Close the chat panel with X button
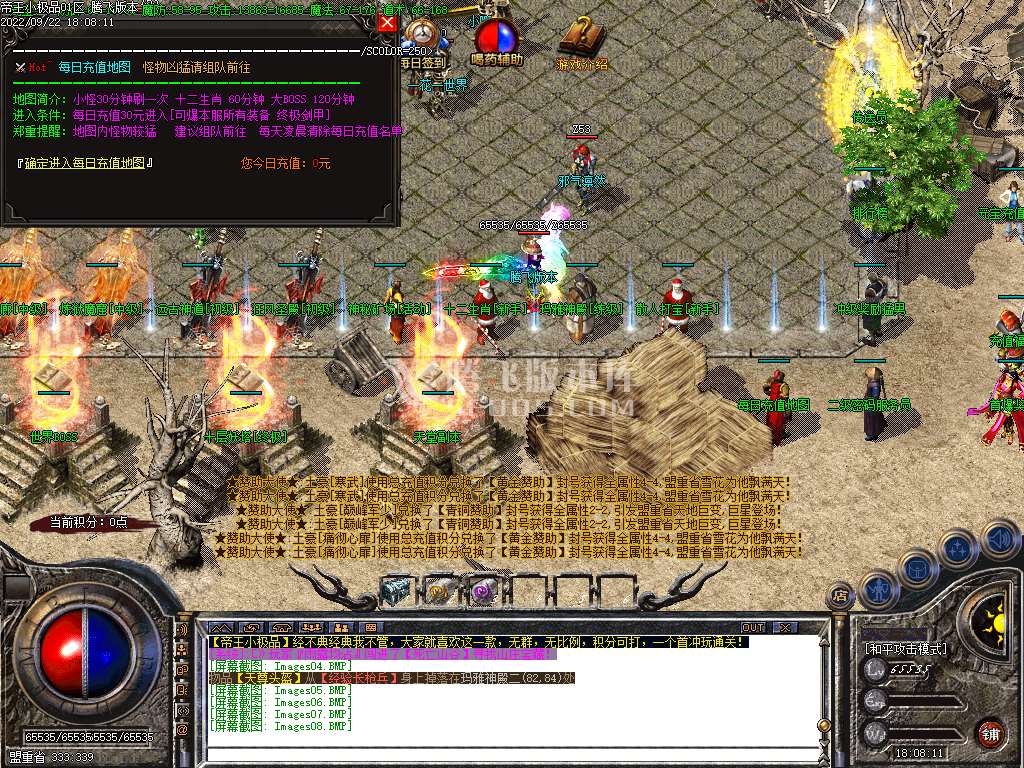This screenshot has width=1024, height=768. coord(785,627)
